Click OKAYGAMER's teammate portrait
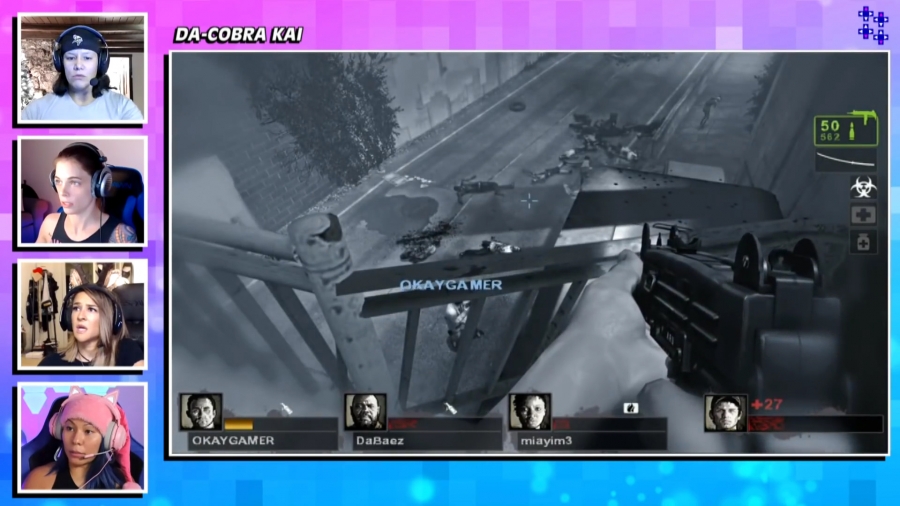900x506 pixels. 200,412
